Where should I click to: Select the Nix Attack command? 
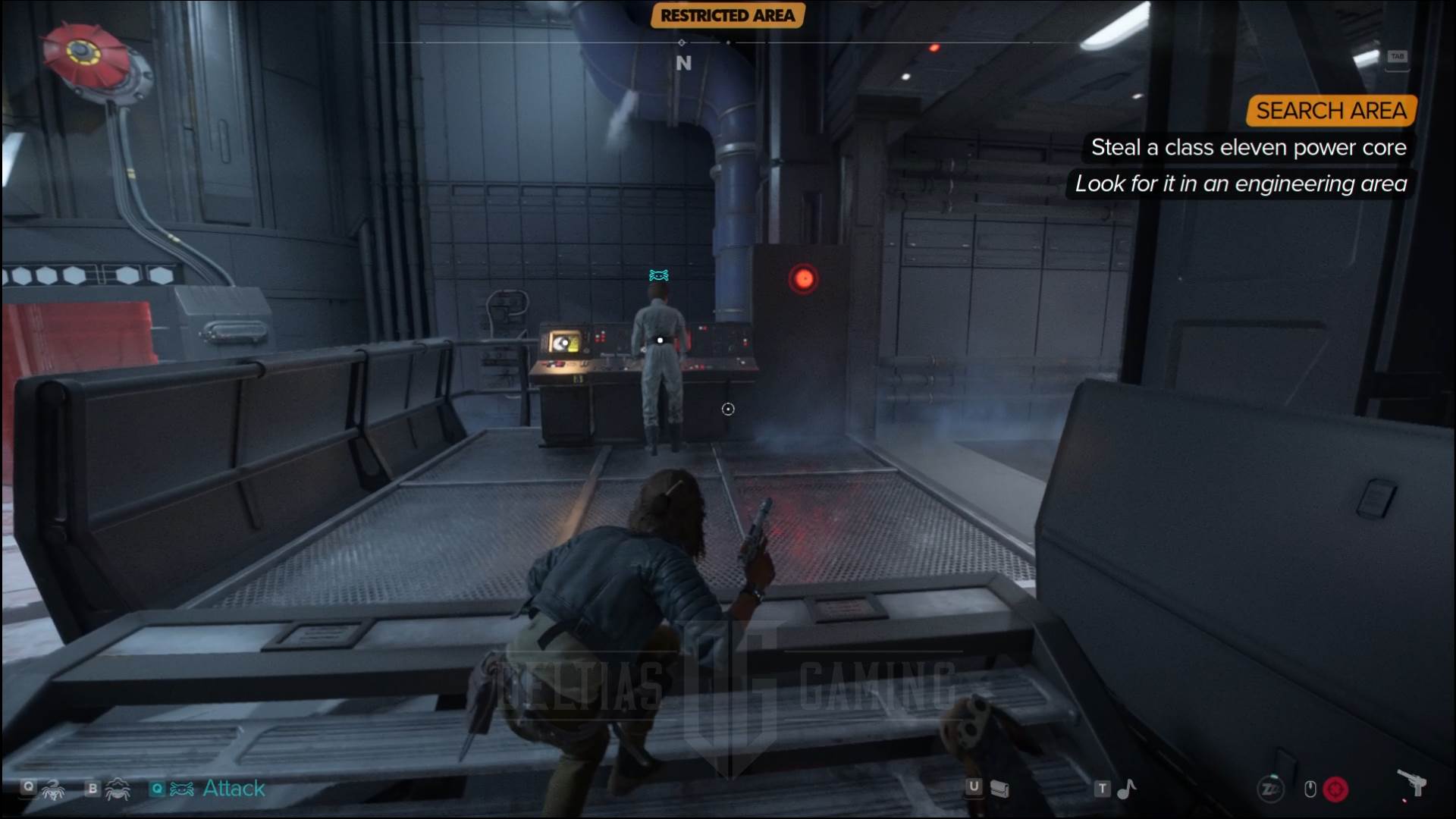pyautogui.click(x=233, y=789)
